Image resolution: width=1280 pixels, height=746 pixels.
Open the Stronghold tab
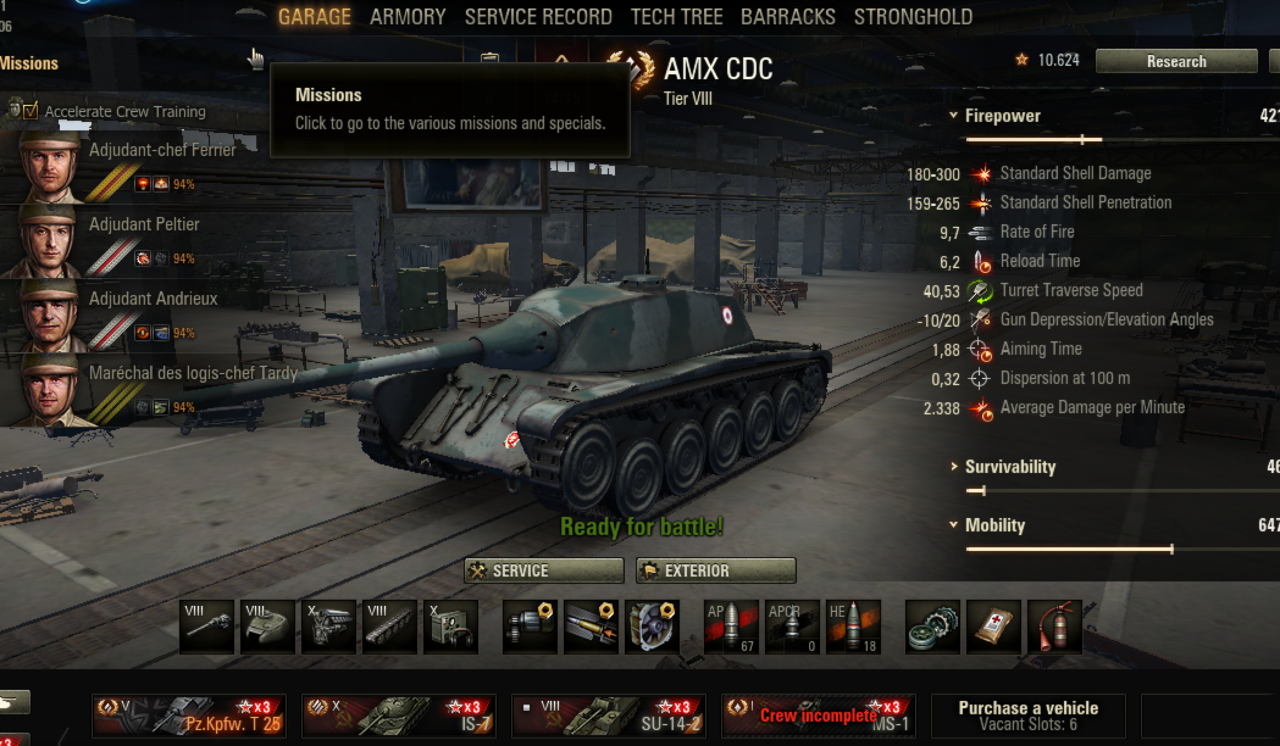(x=913, y=17)
